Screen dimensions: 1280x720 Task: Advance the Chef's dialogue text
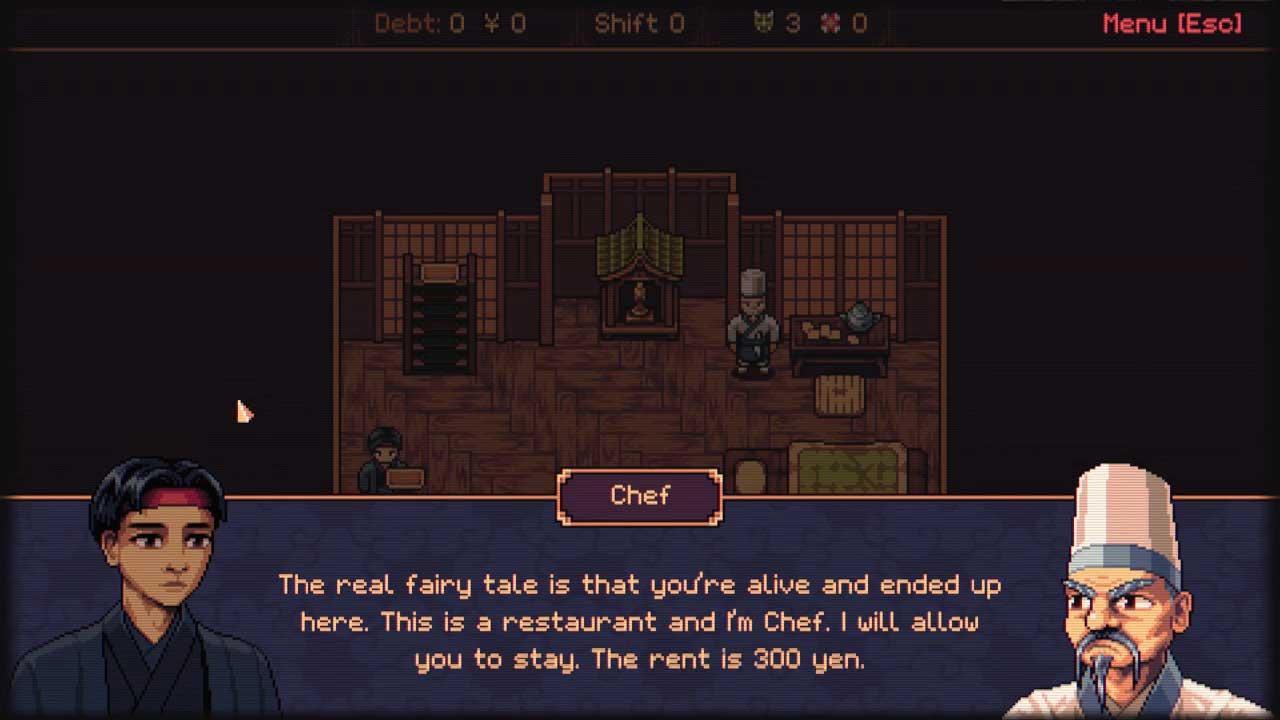(640, 621)
